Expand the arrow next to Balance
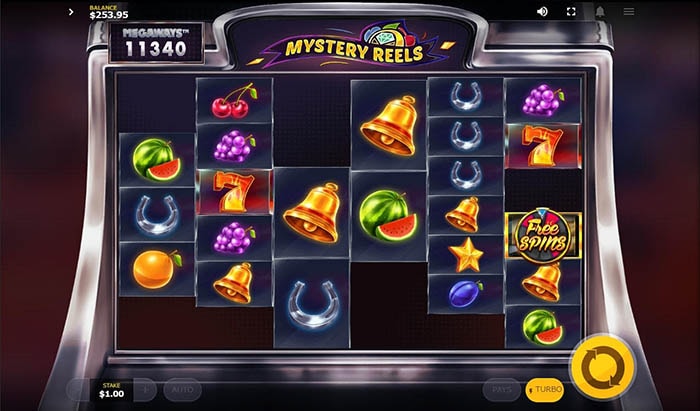The image size is (700, 411). pyautogui.click(x=71, y=12)
